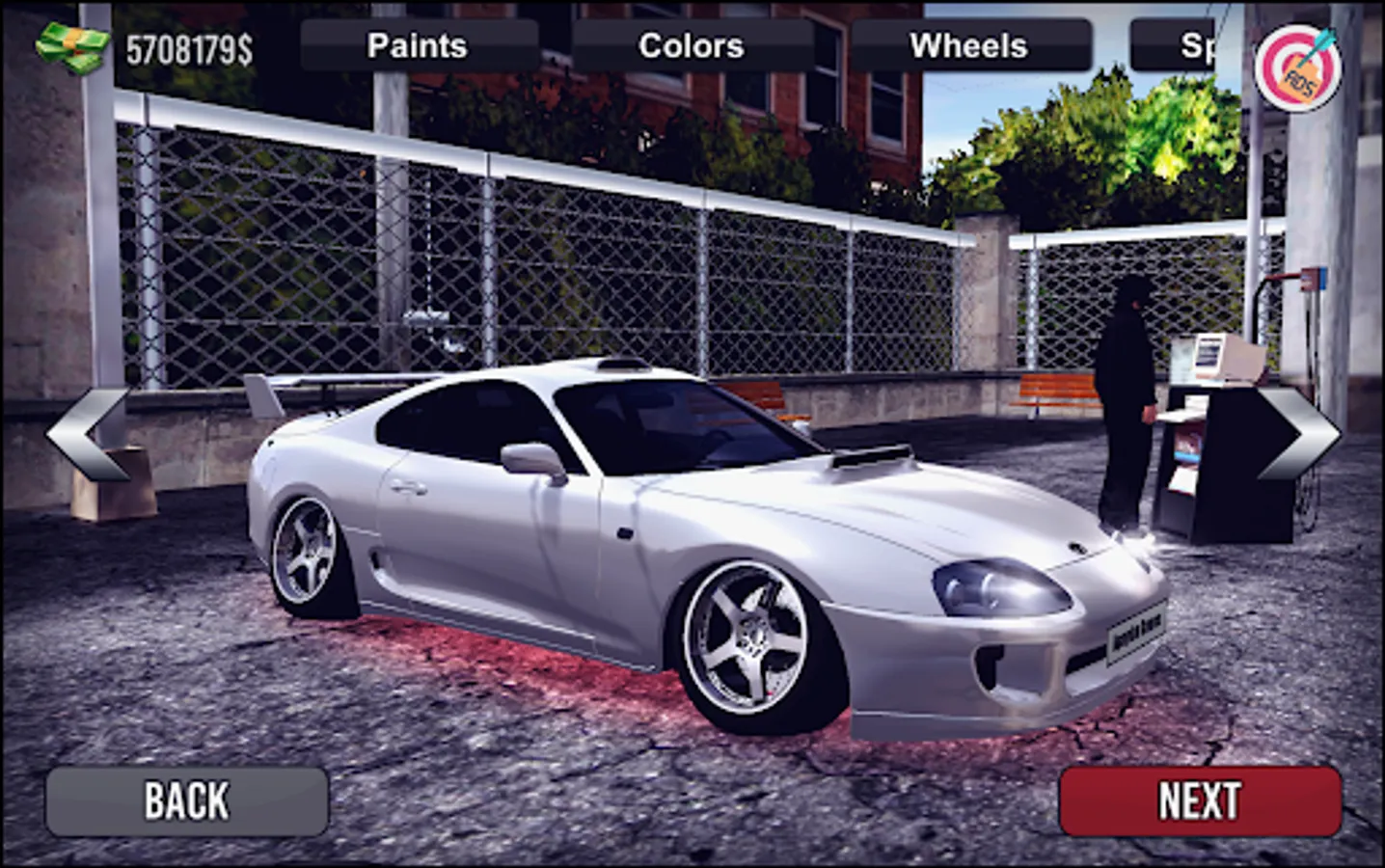Switch to the Colors tab
This screenshot has height=868, width=1385.
690,44
